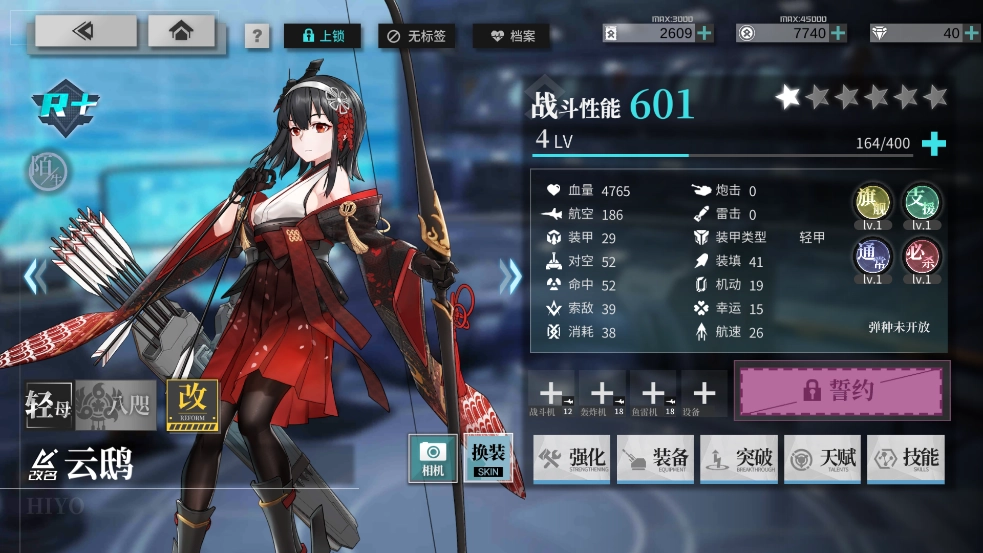
Task: Open the 技能 skills menu
Action: point(905,459)
